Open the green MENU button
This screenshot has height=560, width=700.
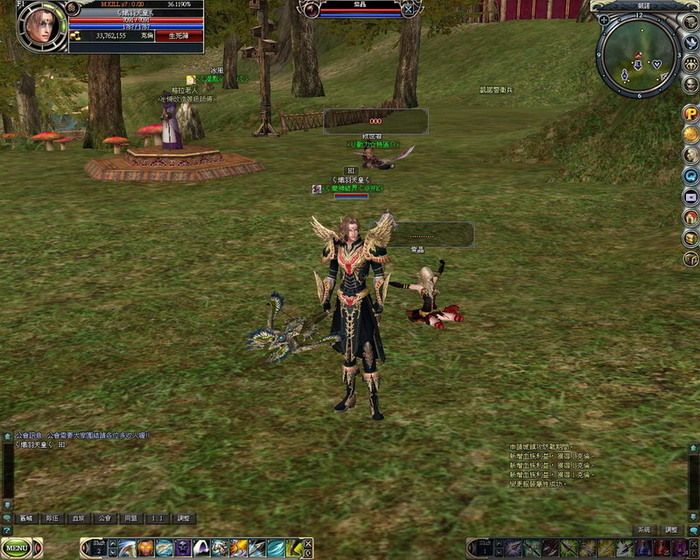pyautogui.click(x=20, y=548)
